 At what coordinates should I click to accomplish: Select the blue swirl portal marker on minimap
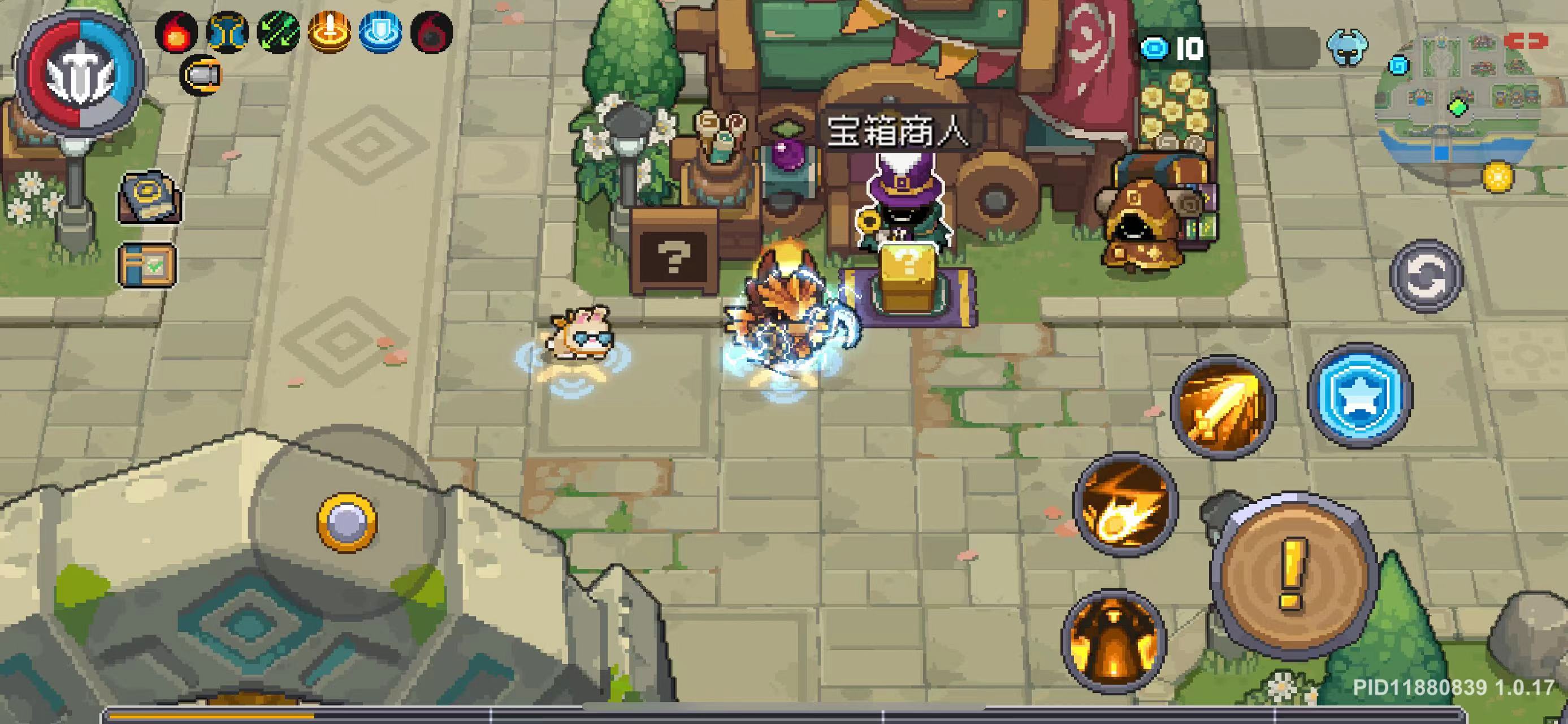tap(1398, 65)
